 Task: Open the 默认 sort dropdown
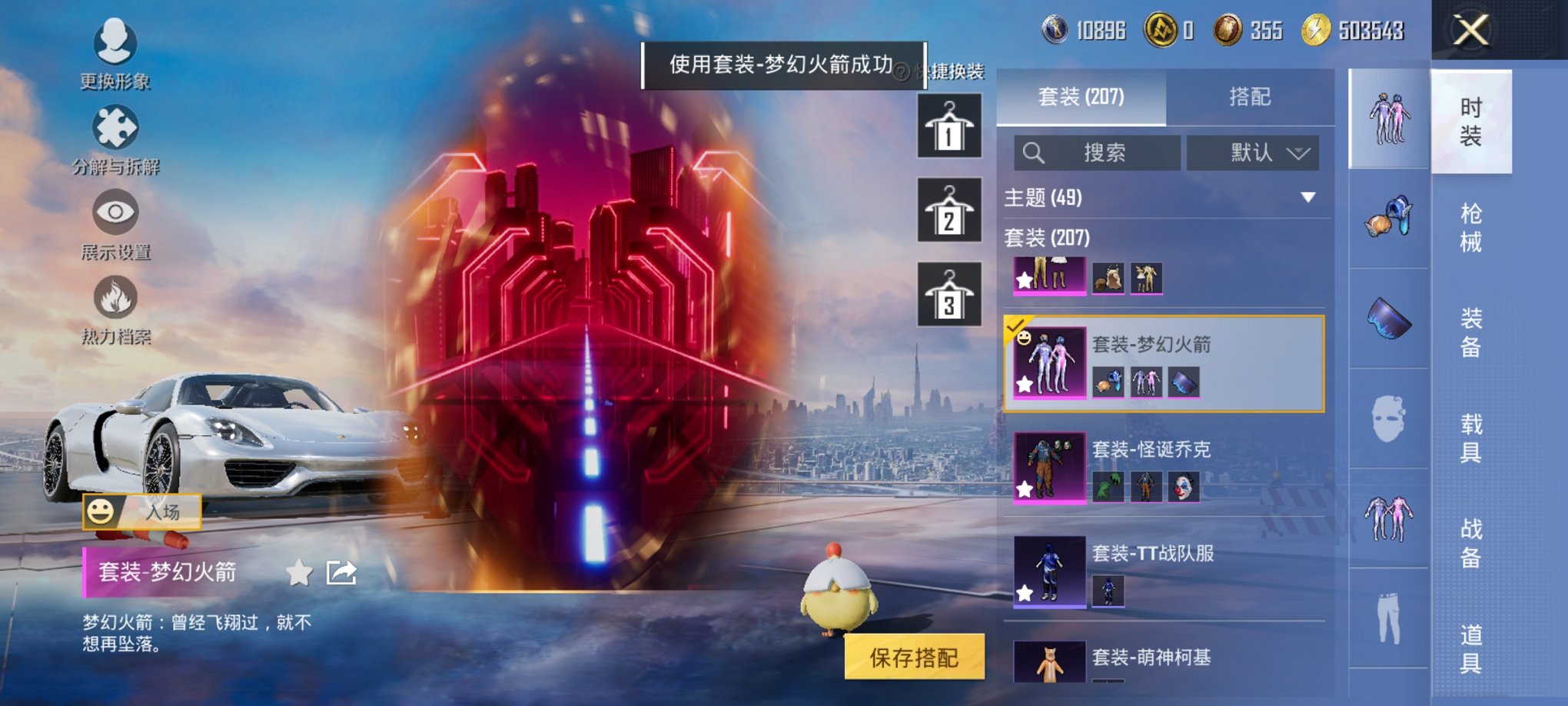click(x=1253, y=152)
